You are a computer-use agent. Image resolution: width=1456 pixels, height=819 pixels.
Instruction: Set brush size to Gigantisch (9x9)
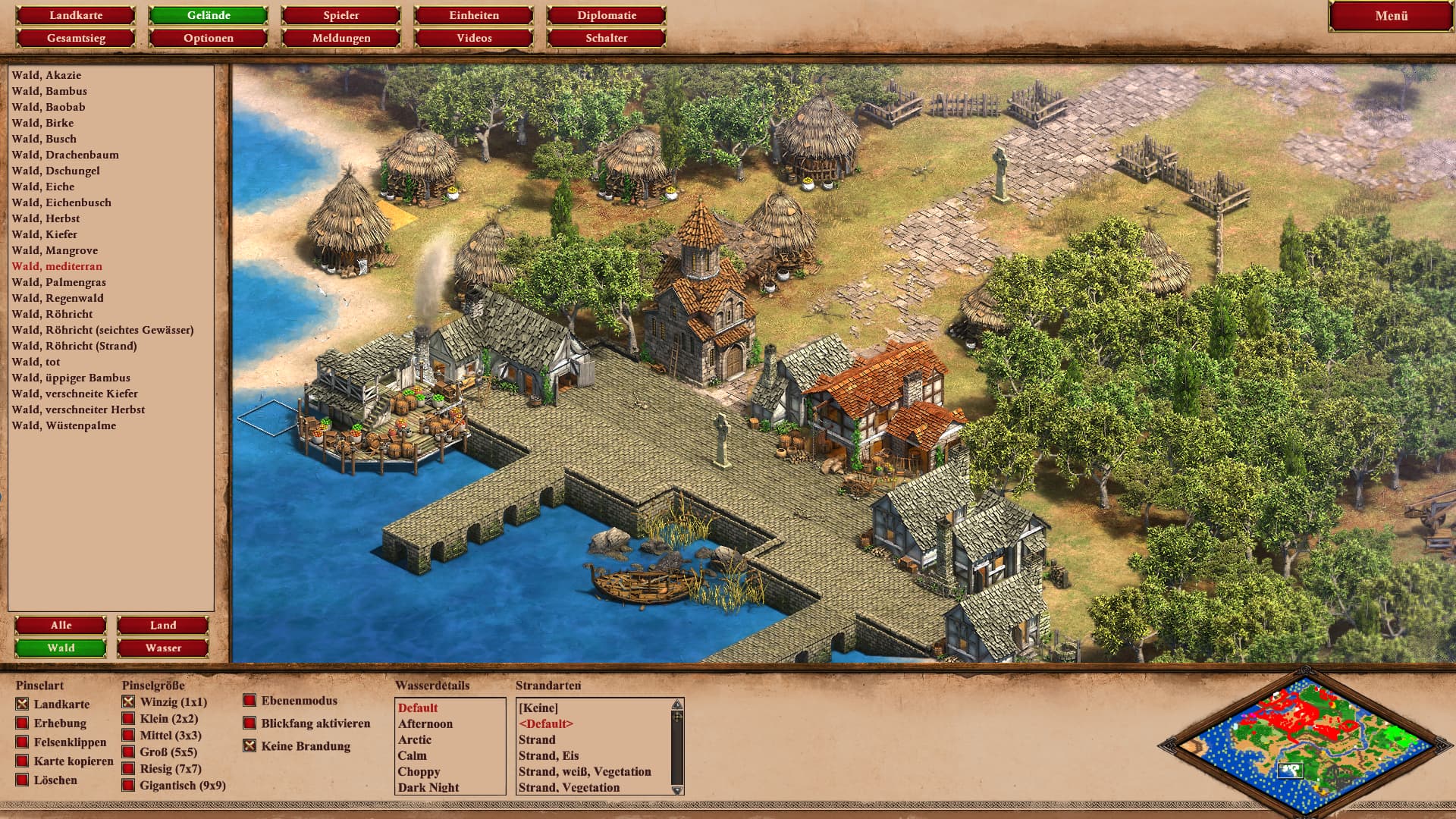129,786
